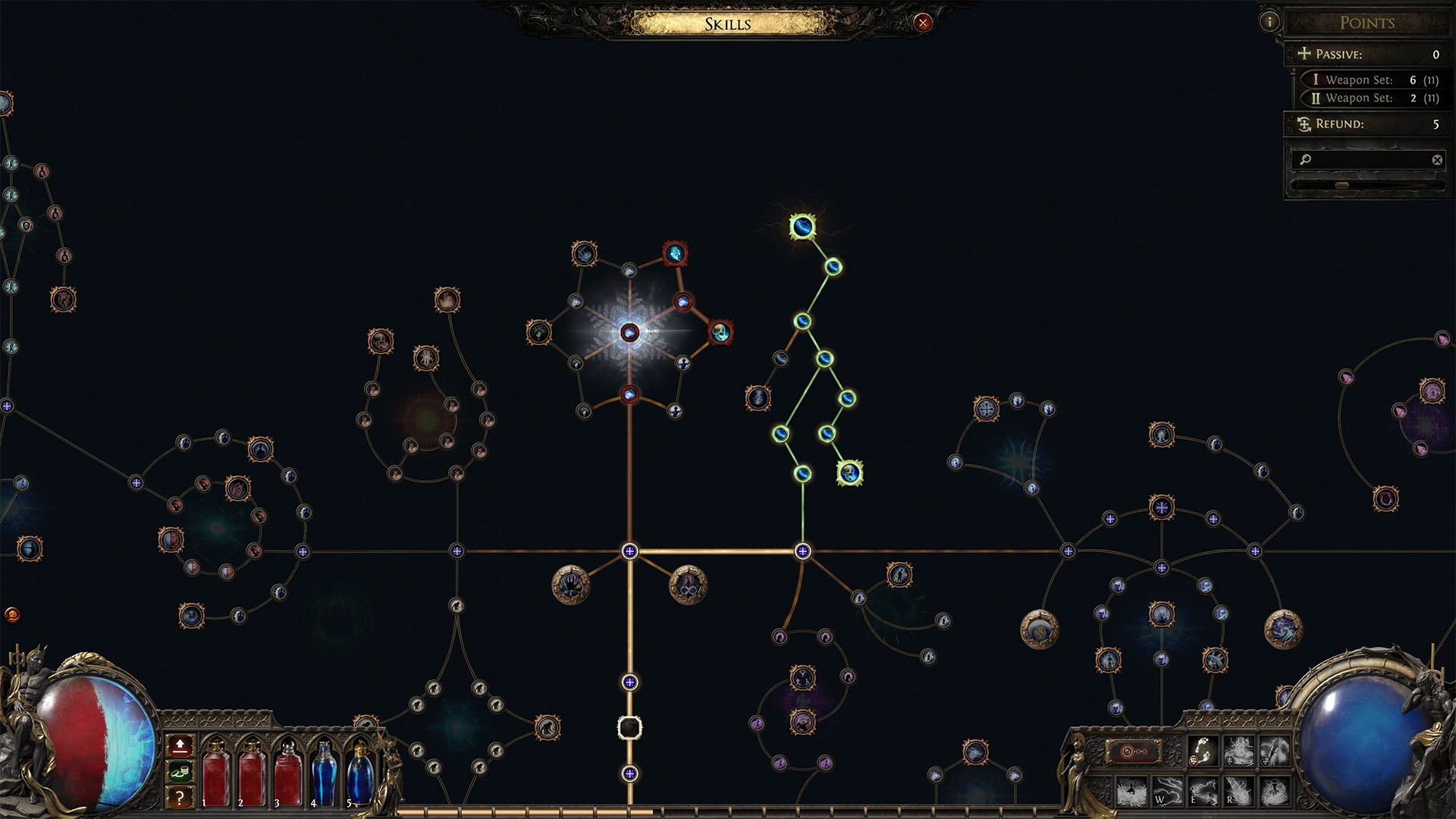This screenshot has width=1456, height=819.
Task: Select the topmost green-highlighted lightning notable node
Action: pos(802,226)
